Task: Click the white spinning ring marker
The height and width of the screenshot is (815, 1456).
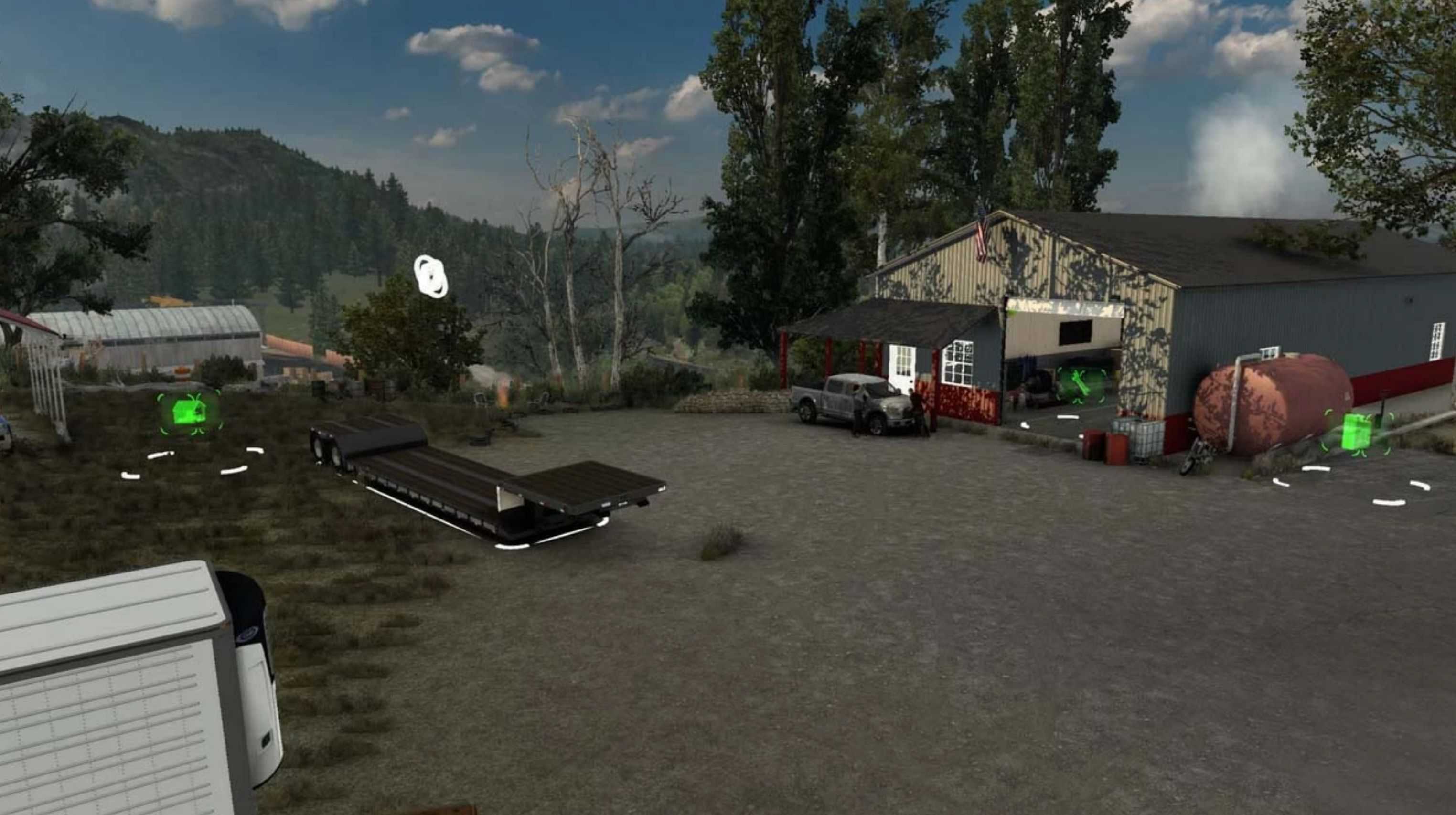Action: pos(431,275)
